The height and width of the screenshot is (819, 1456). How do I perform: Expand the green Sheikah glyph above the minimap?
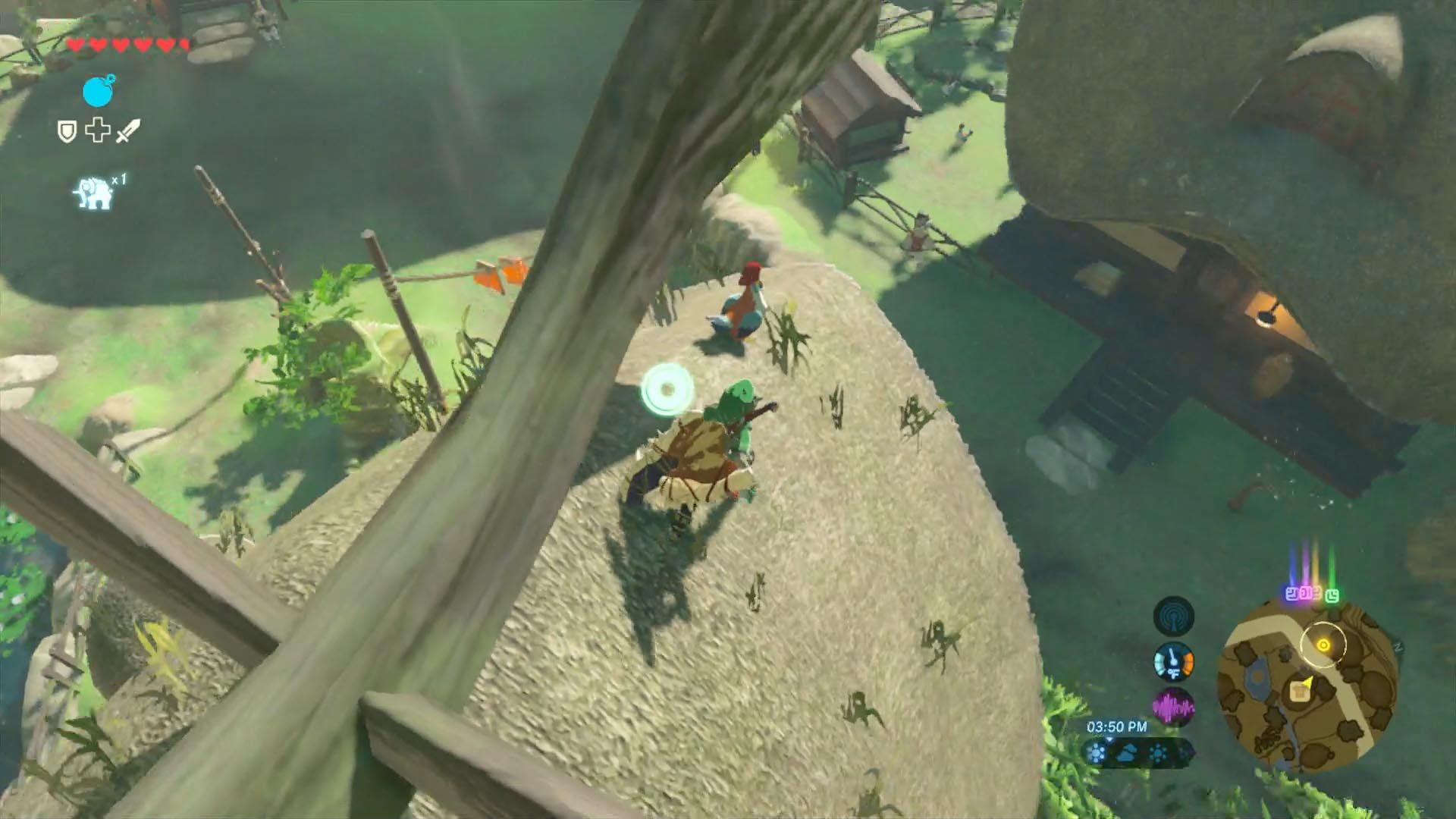click(1332, 596)
